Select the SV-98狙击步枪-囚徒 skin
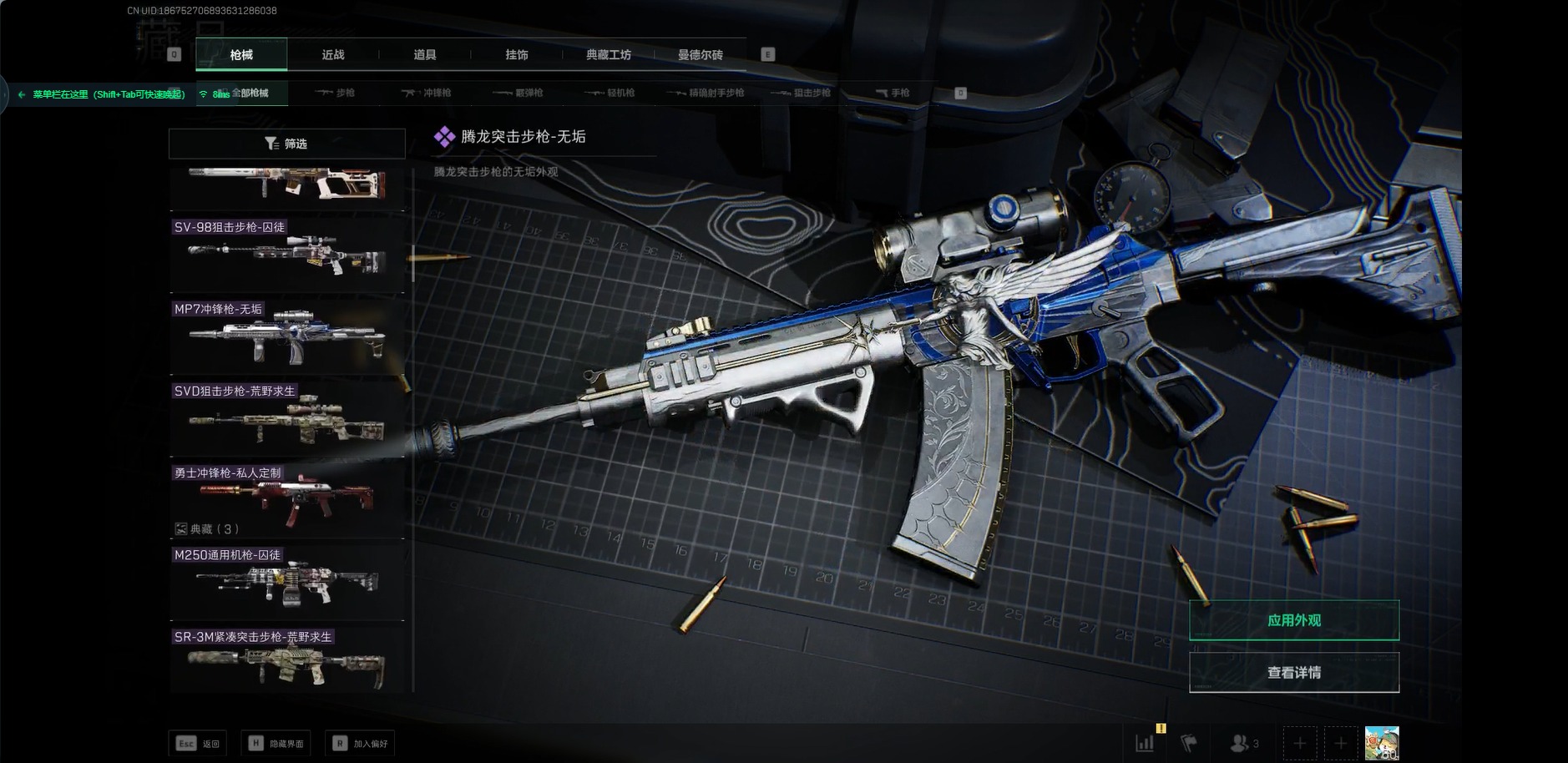Viewport: 1568px width, 763px height. click(286, 255)
